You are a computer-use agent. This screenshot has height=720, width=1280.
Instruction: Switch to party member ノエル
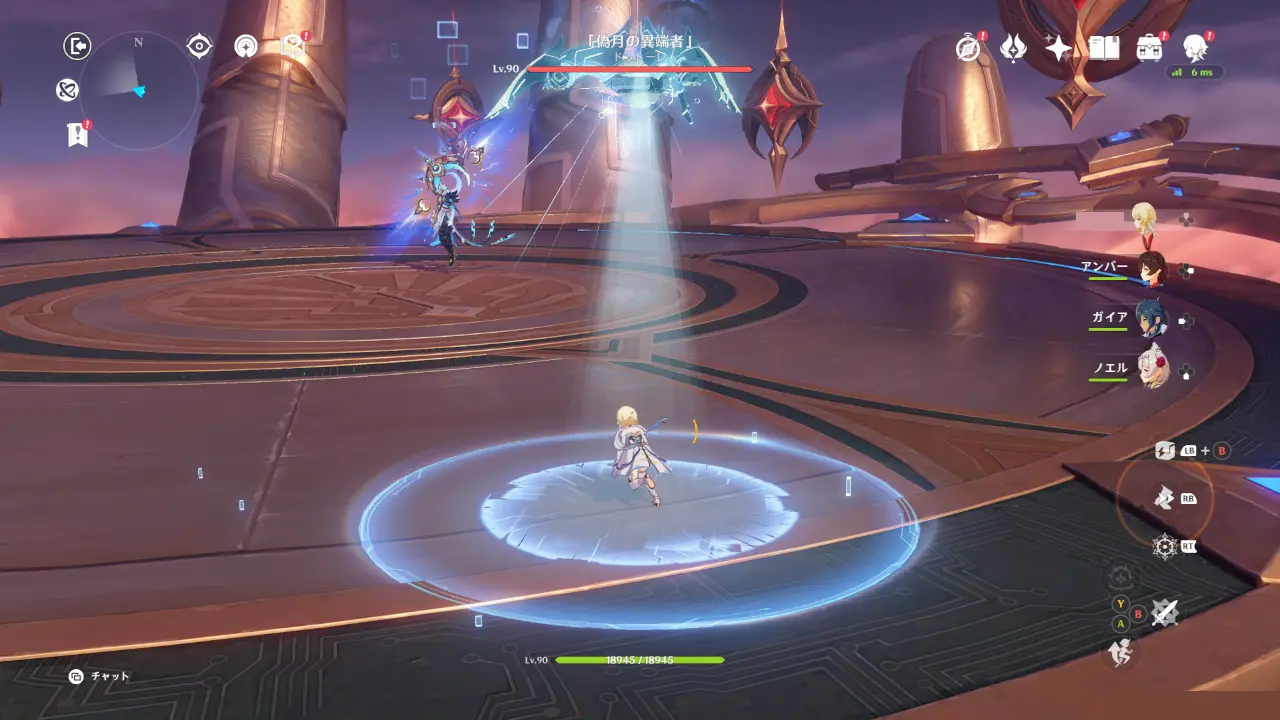coord(1152,369)
